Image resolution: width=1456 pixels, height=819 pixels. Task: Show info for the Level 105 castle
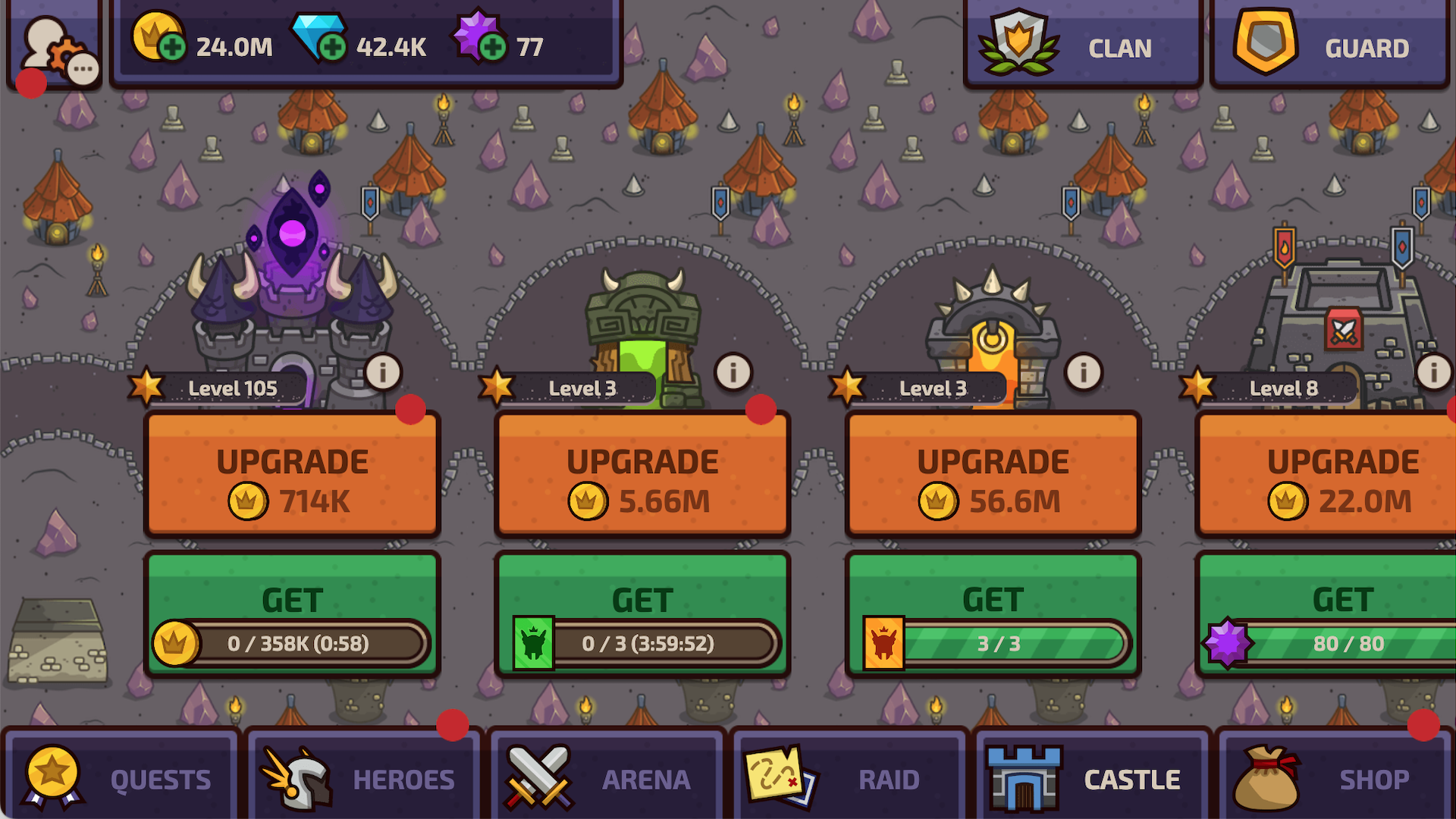[x=382, y=372]
